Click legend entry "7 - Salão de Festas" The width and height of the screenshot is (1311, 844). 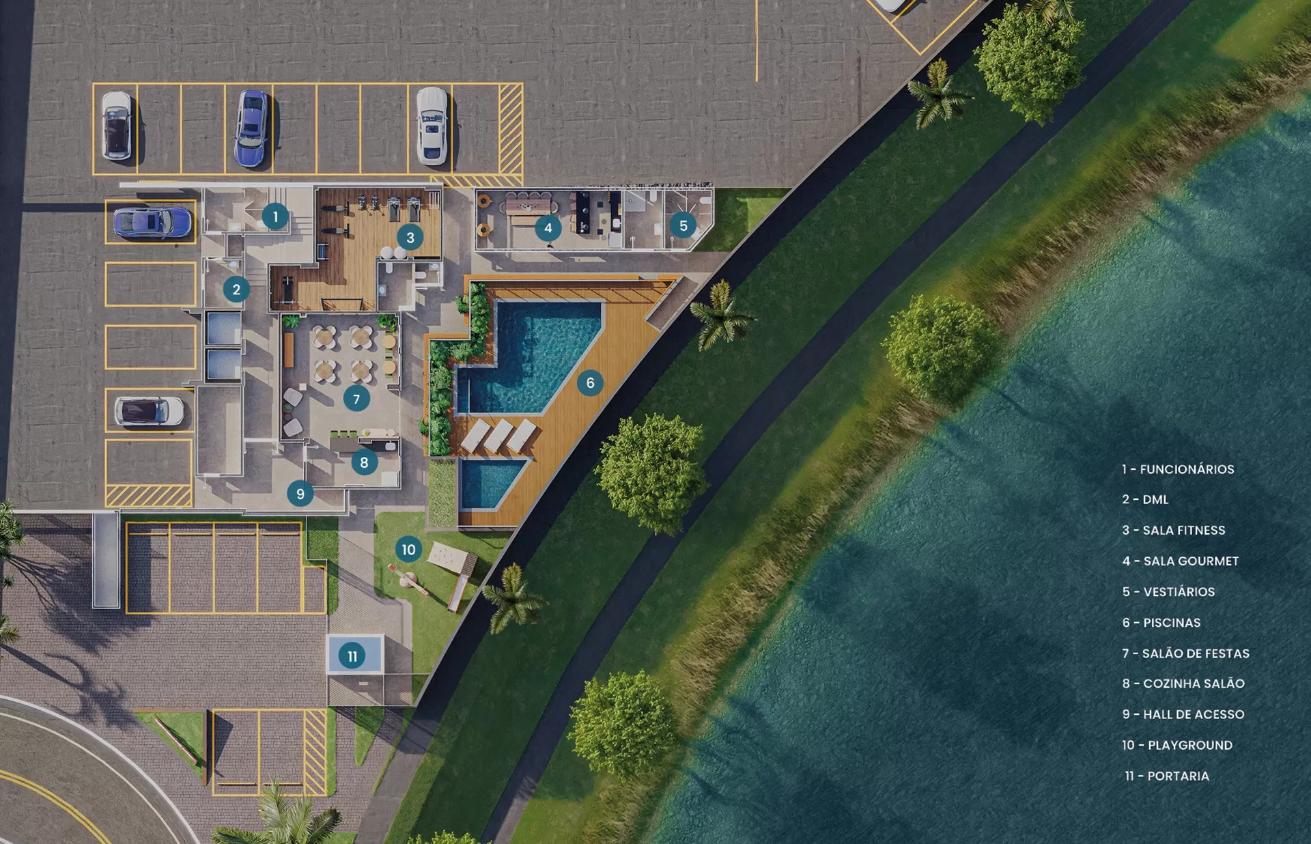click(1185, 653)
